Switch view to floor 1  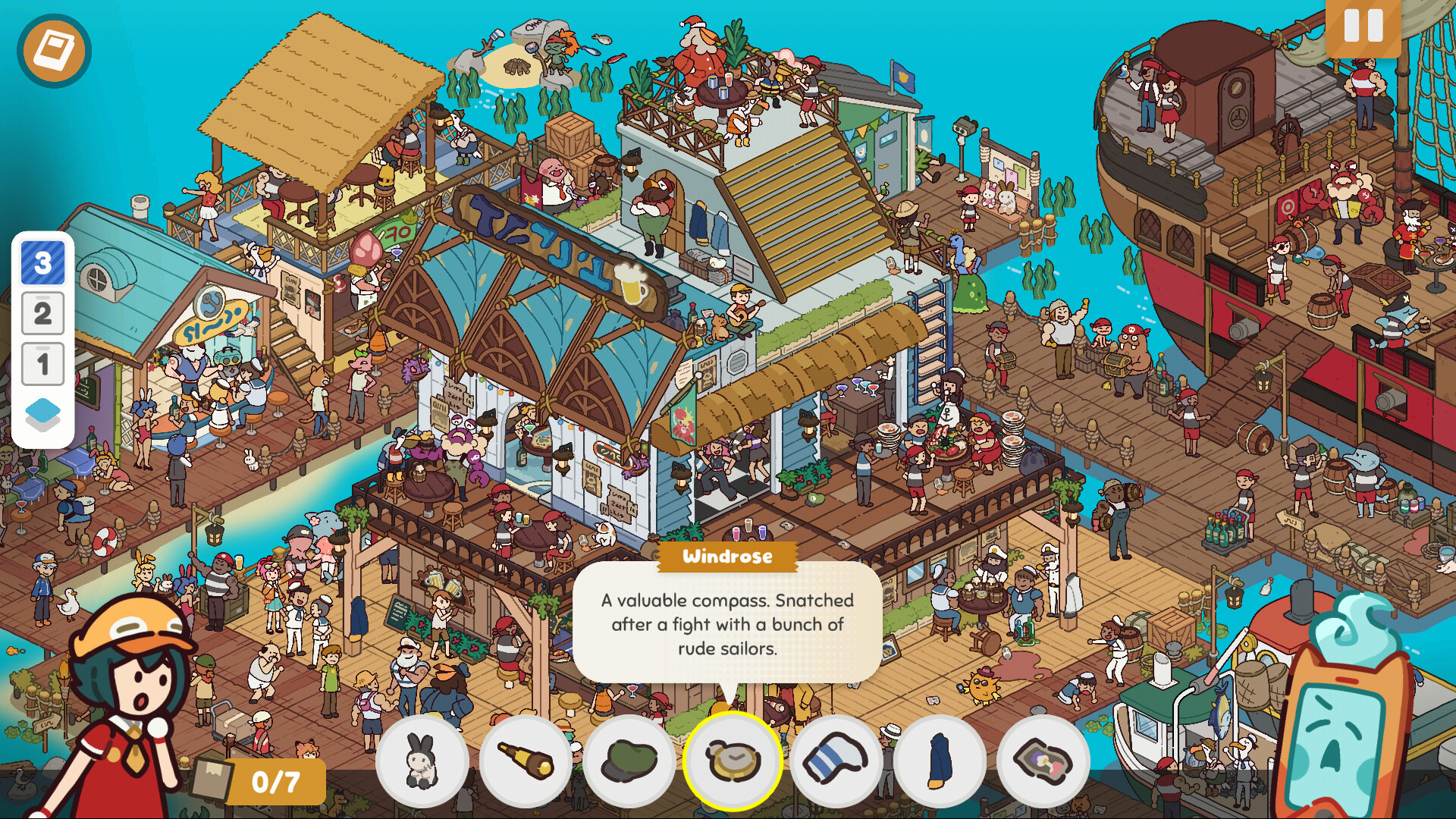tap(42, 362)
